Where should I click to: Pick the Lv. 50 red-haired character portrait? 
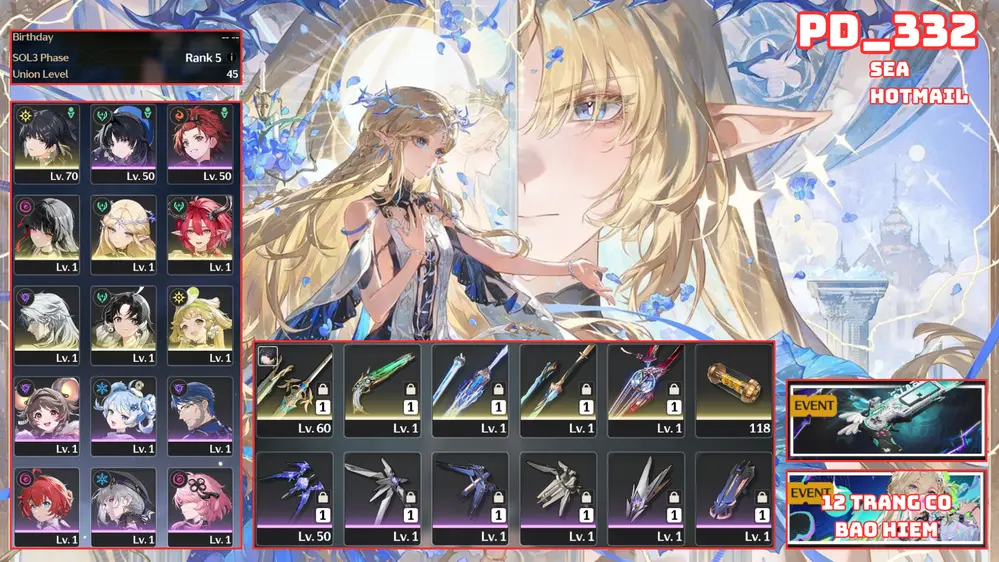pyautogui.click(x=200, y=143)
